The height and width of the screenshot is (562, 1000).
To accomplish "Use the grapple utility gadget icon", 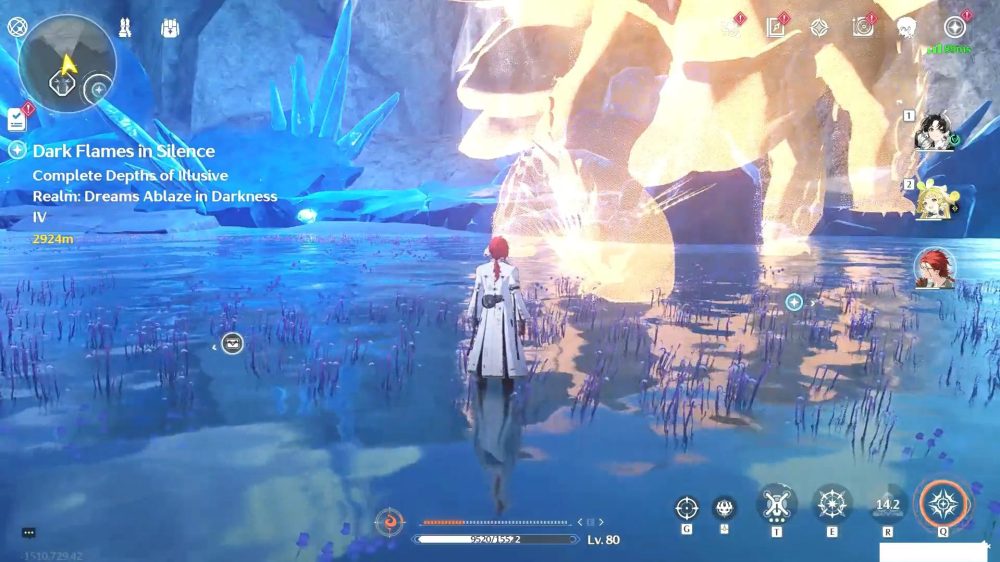I will coord(776,505).
